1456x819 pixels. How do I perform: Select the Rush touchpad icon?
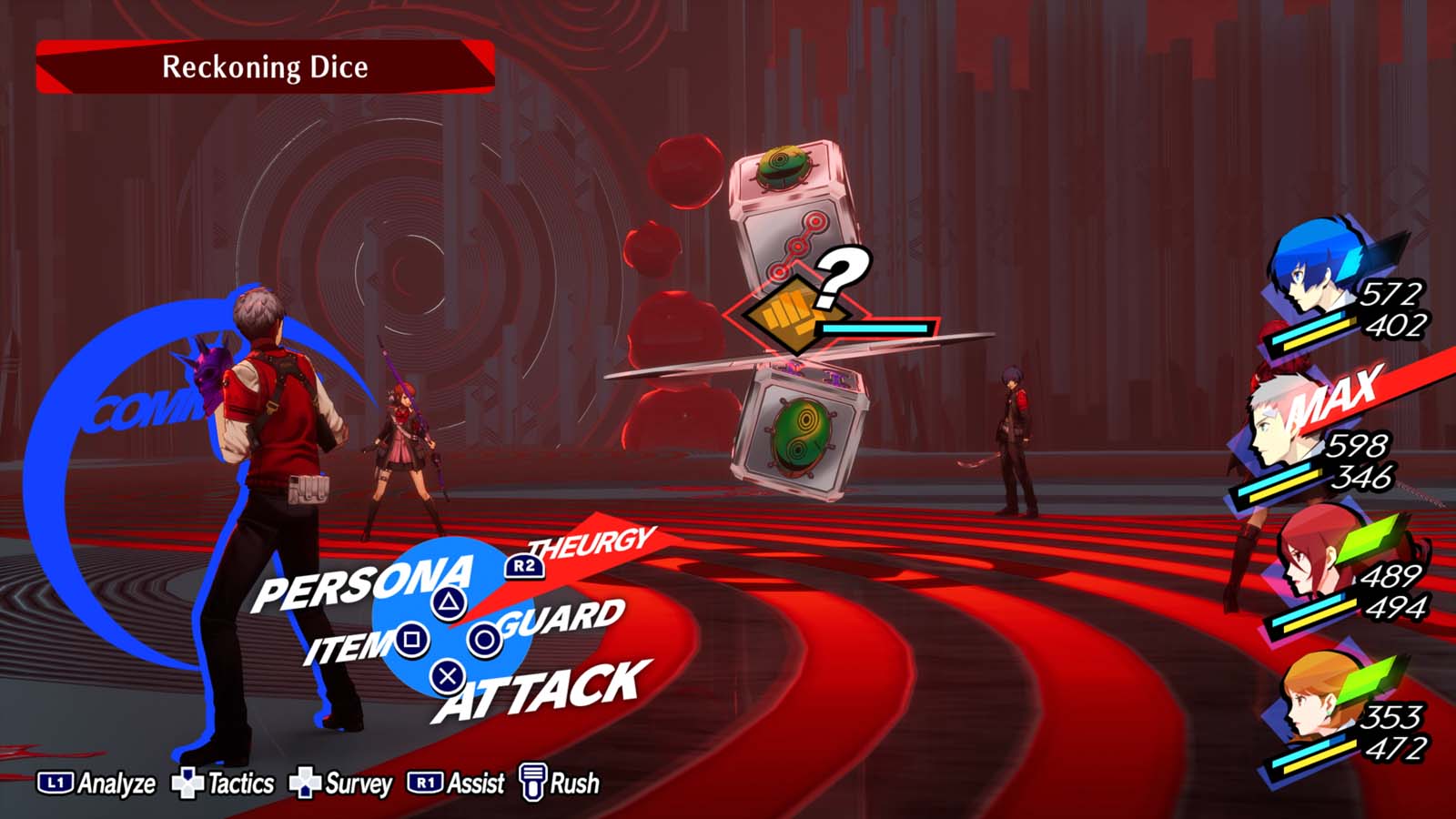tap(533, 781)
